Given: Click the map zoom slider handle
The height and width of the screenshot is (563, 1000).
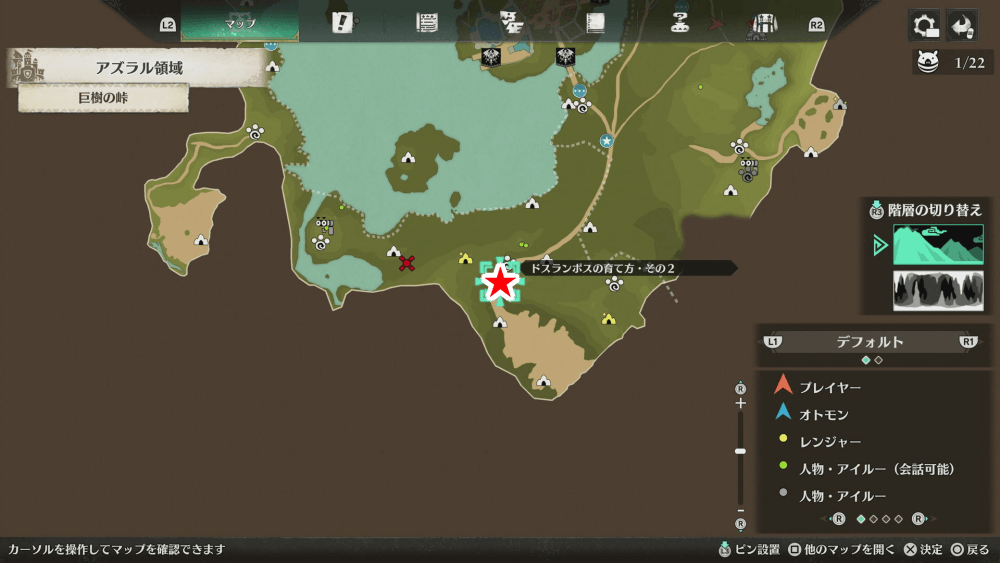Looking at the screenshot, I should pos(740,451).
